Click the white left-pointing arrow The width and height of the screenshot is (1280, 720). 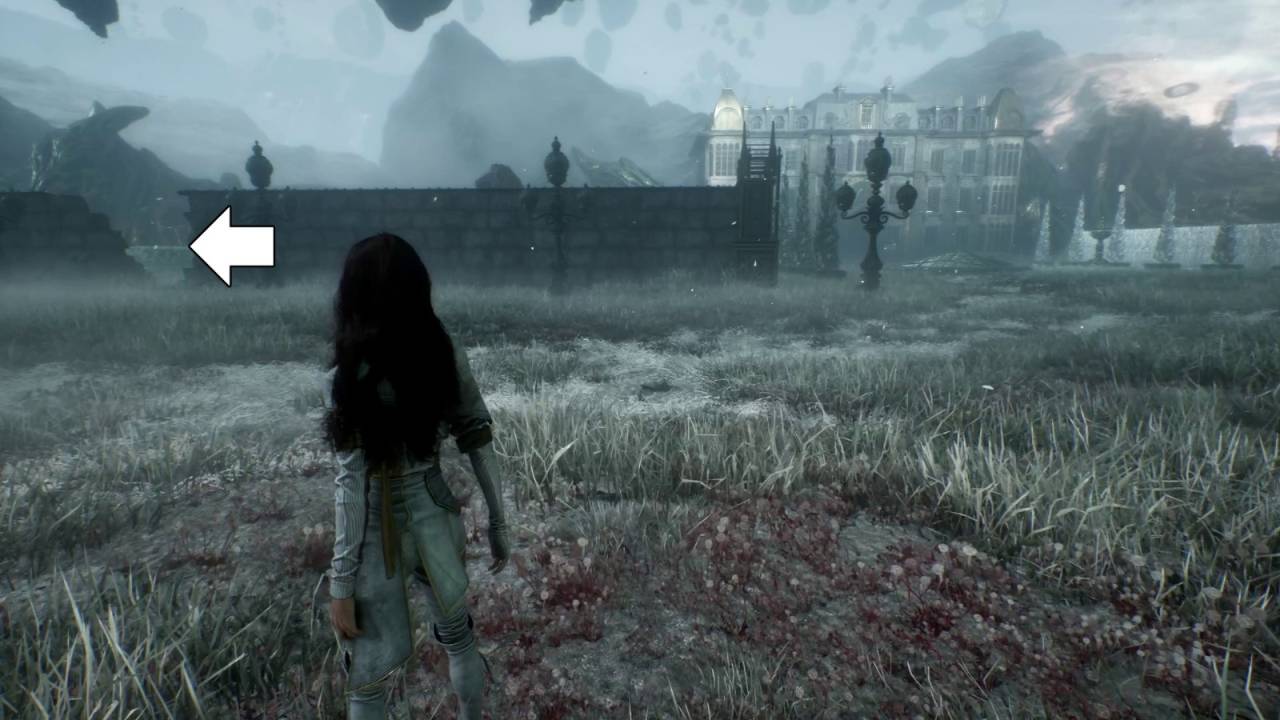pyautogui.click(x=231, y=246)
